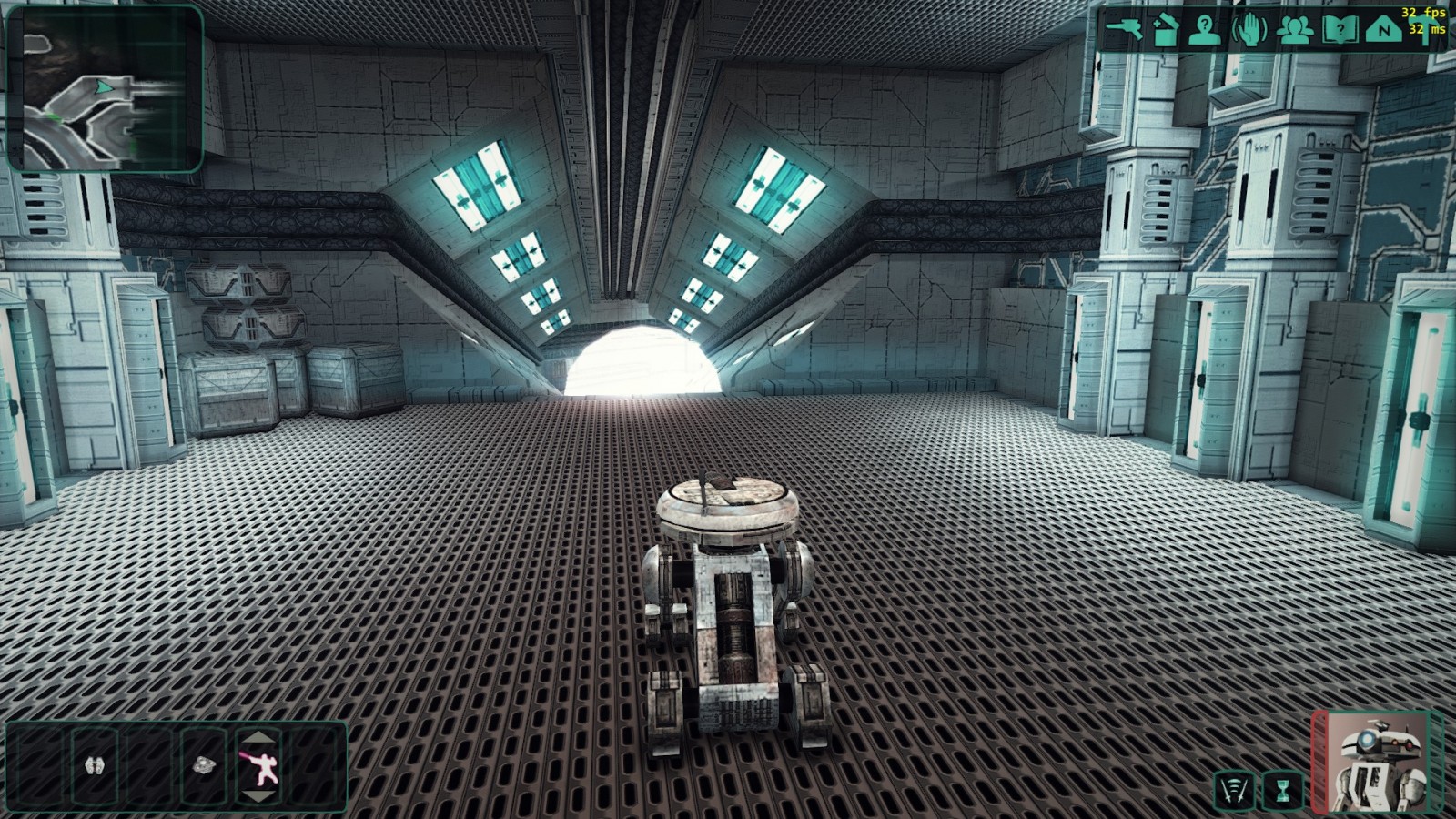The width and height of the screenshot is (1456, 819).
Task: Open the journal book icon
Action: (x=1339, y=30)
